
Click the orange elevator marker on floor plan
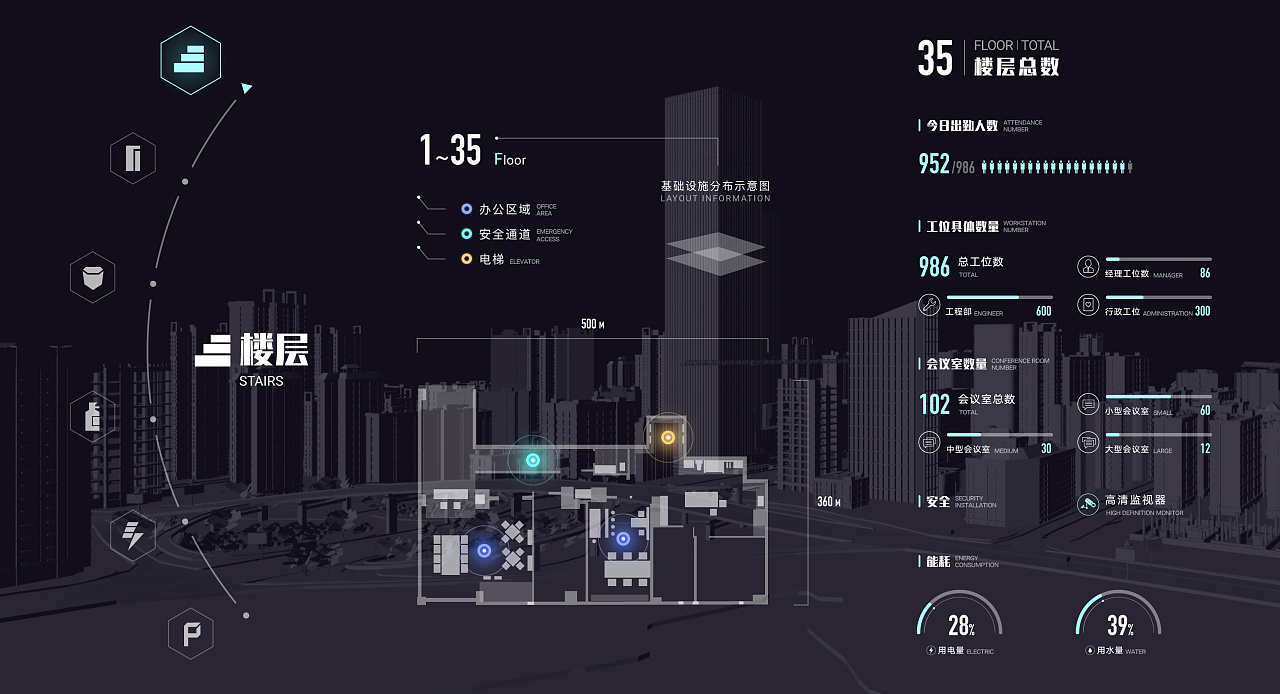[x=667, y=437]
